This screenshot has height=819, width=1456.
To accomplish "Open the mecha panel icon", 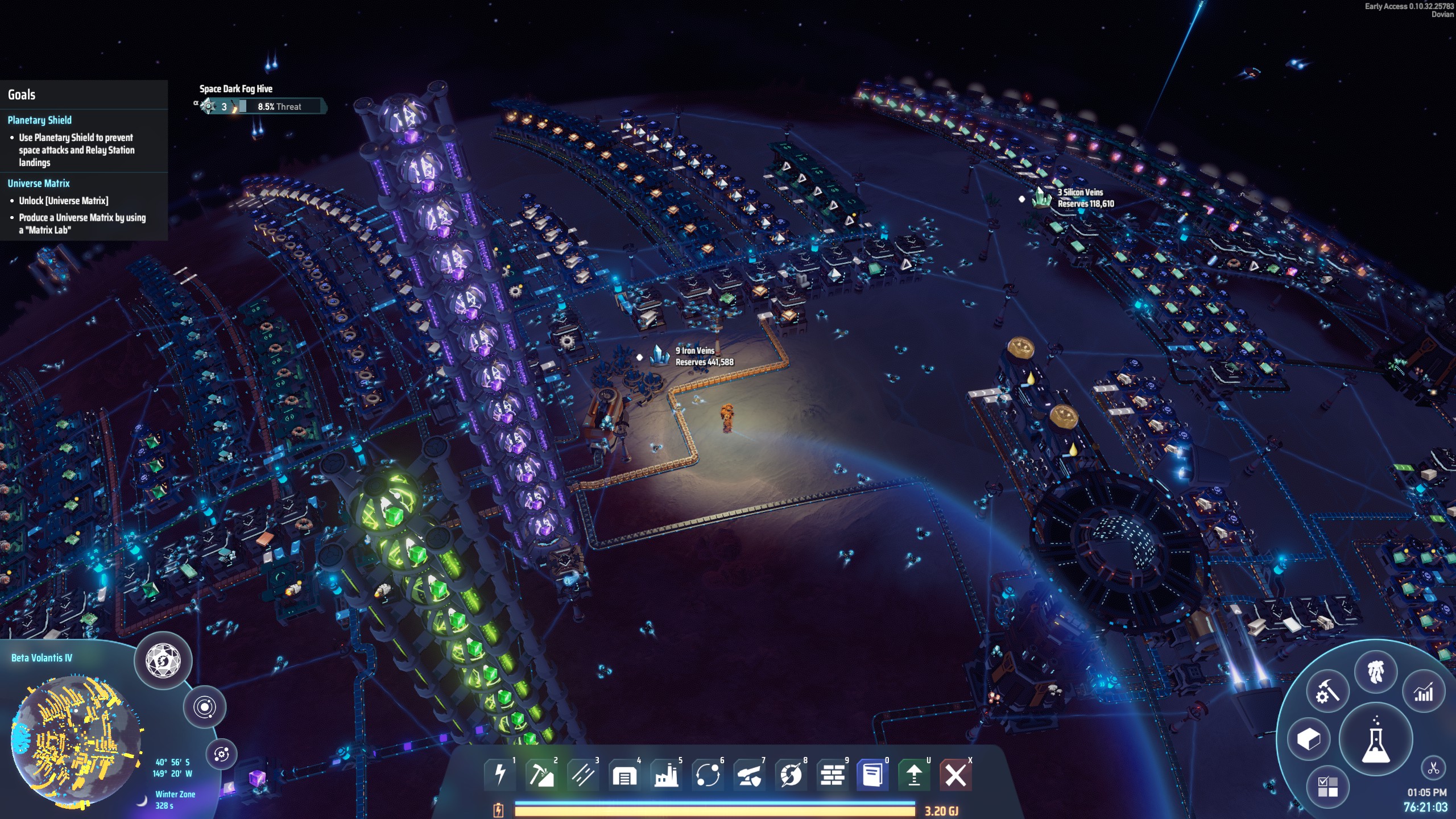I will coord(1376,672).
